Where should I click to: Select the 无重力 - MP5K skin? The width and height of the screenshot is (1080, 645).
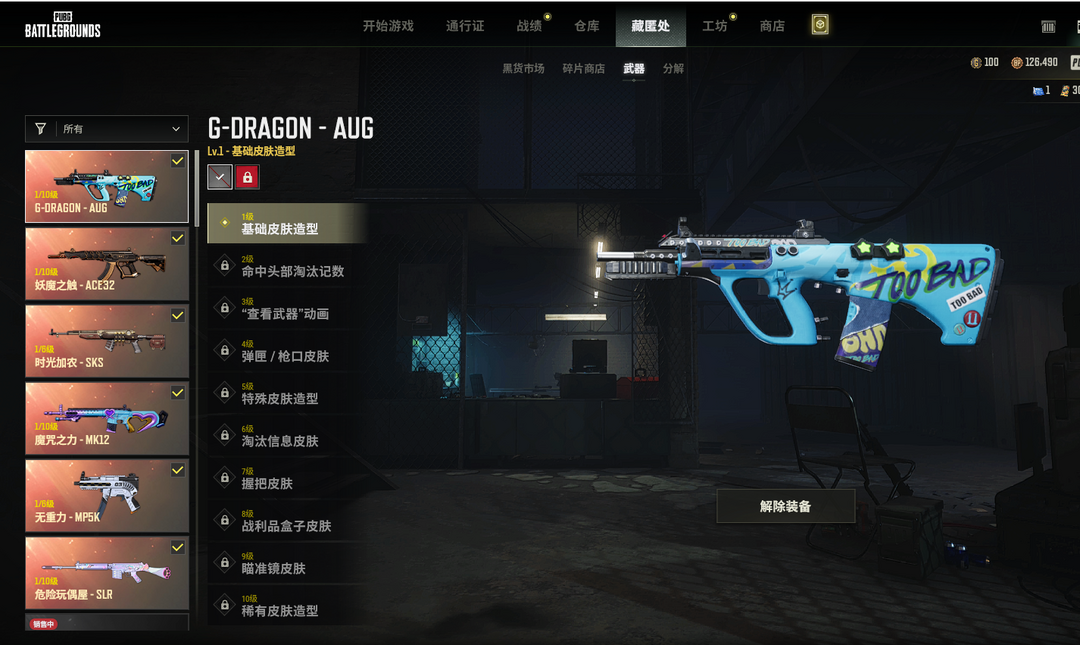click(x=107, y=495)
